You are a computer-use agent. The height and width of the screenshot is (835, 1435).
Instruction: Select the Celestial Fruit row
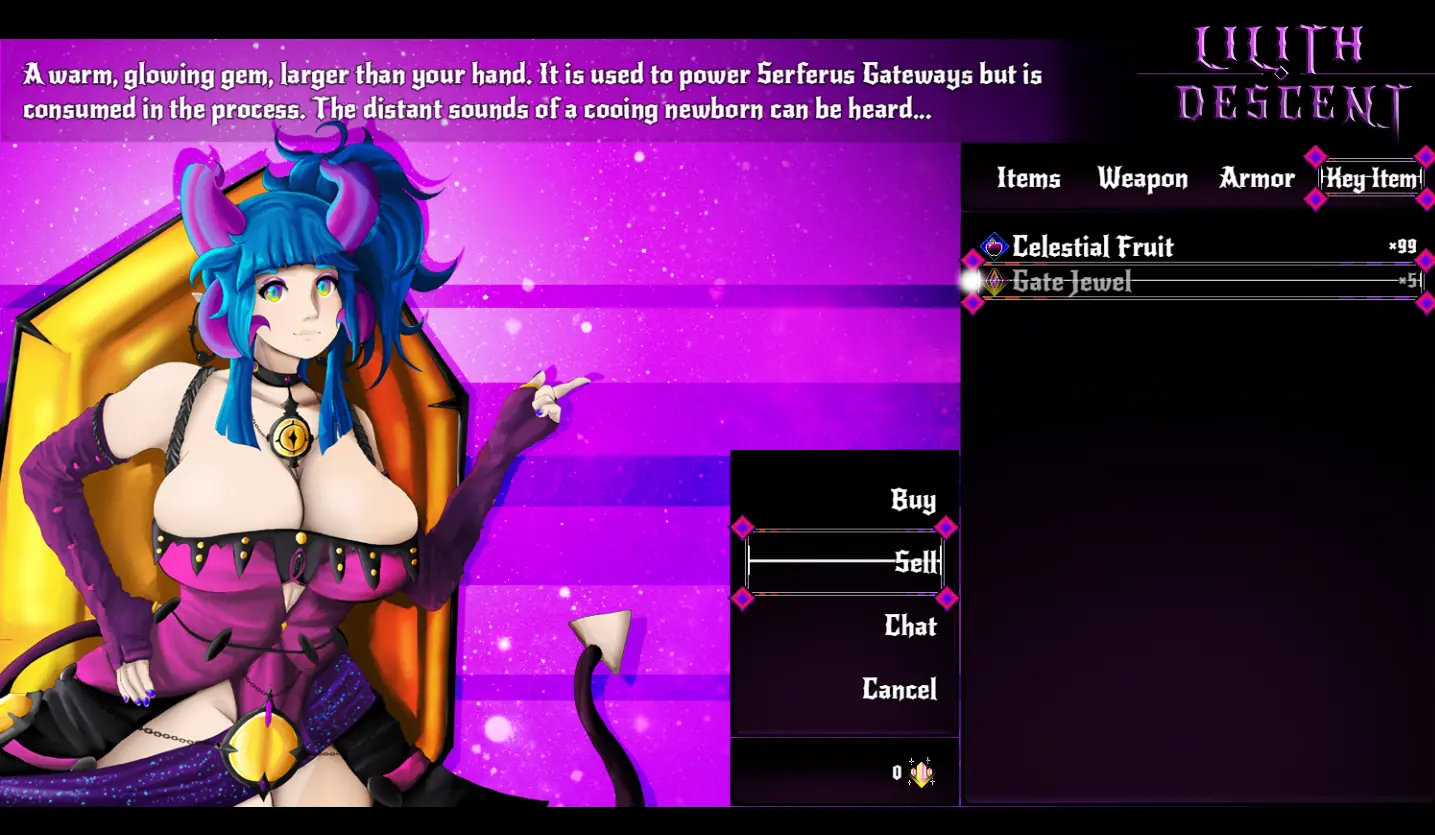click(x=1093, y=247)
